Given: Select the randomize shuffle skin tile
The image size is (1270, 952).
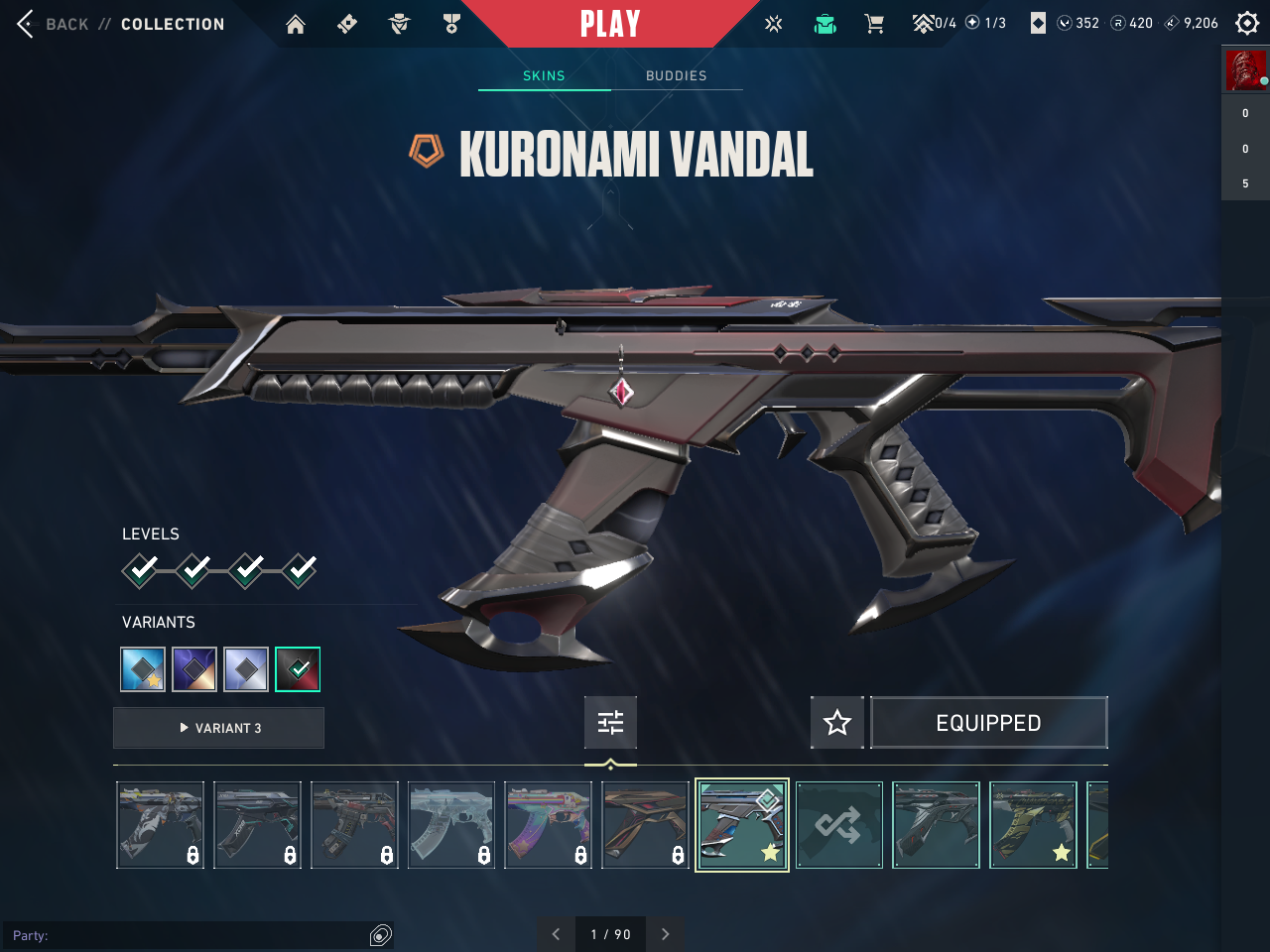Looking at the screenshot, I should [838, 825].
